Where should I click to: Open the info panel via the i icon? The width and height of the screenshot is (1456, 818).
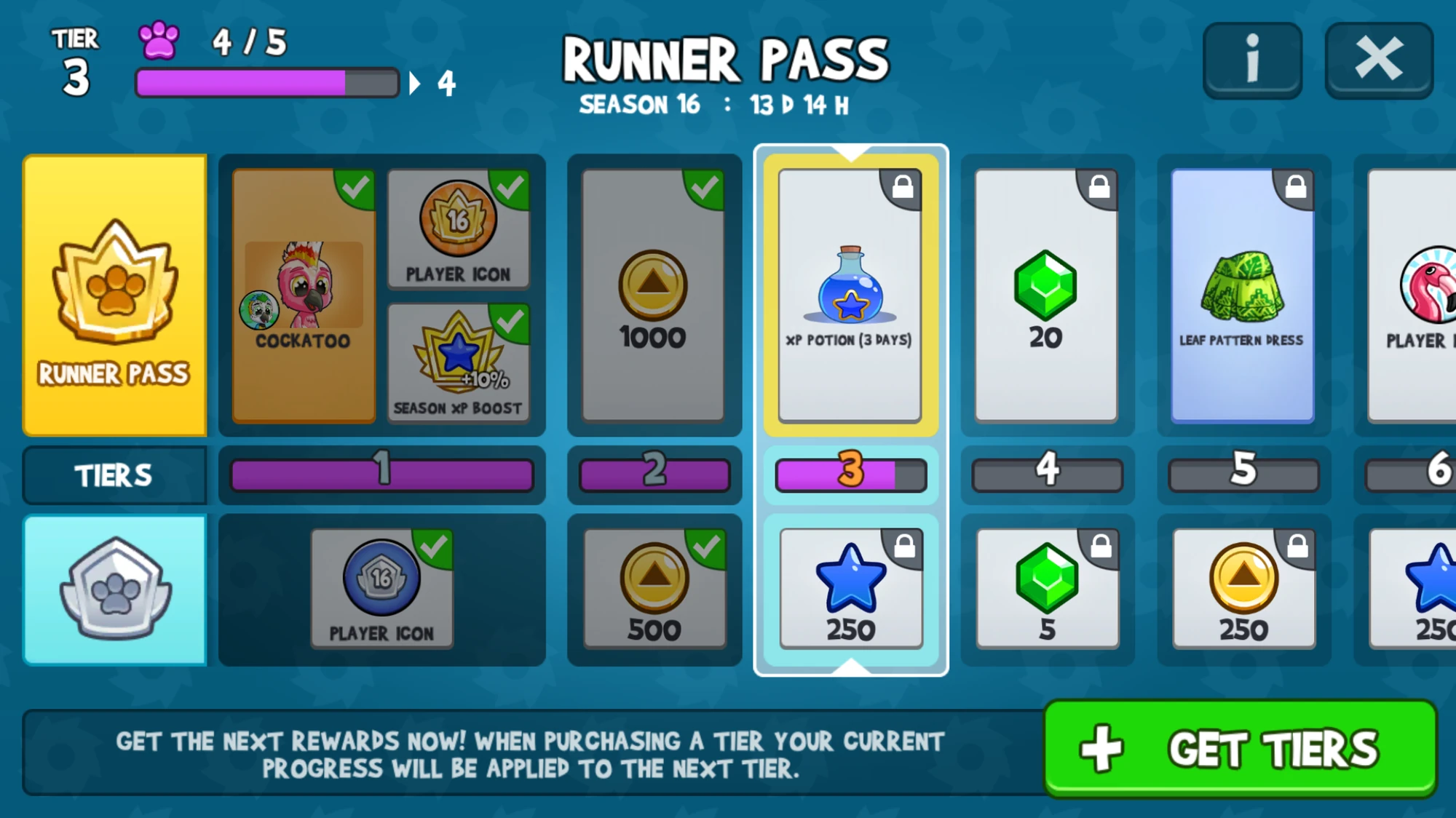1252,59
